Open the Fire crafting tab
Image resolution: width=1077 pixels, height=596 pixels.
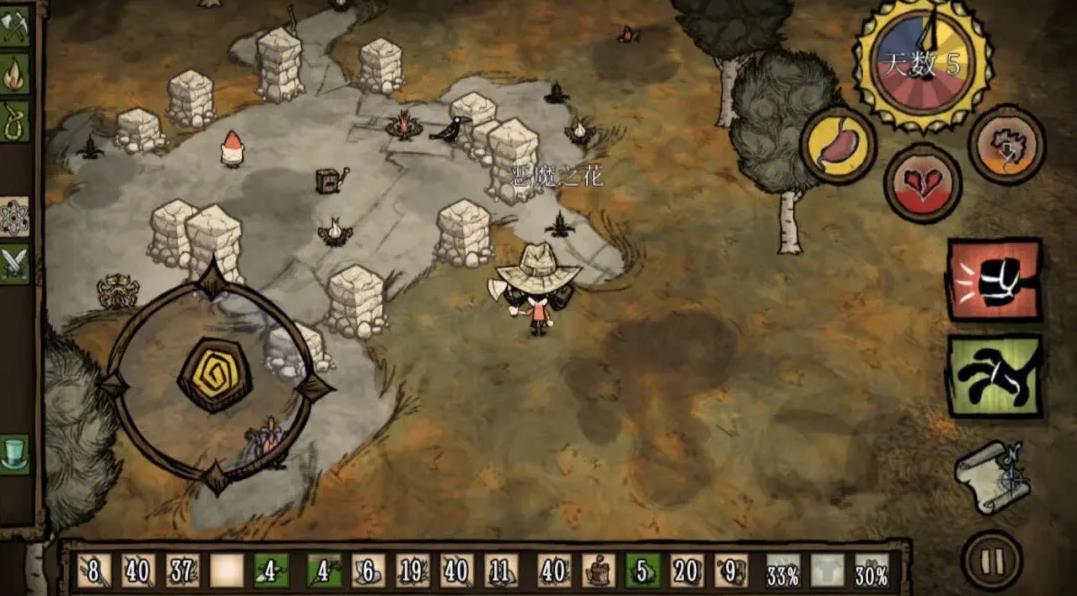click(15, 73)
